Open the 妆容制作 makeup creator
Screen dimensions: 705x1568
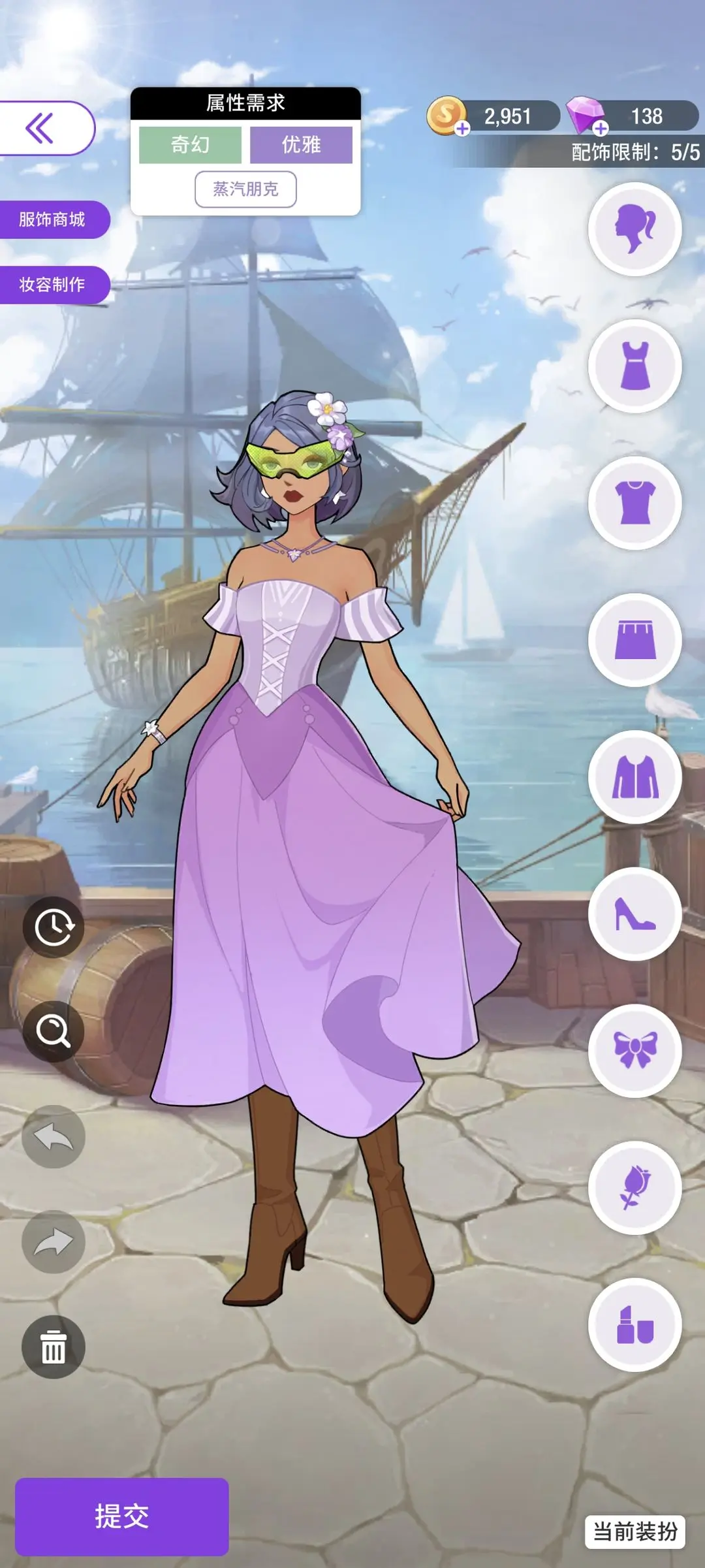[52, 285]
